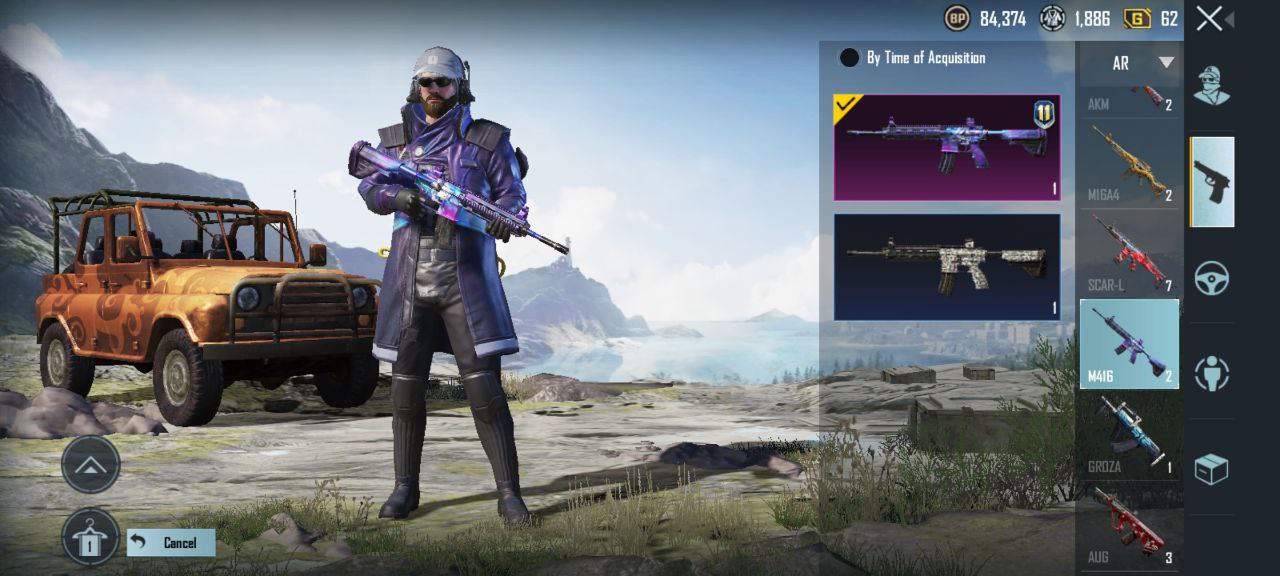The height and width of the screenshot is (576, 1280).
Task: Switch to the SCAR-L weapon list
Action: (1130, 253)
